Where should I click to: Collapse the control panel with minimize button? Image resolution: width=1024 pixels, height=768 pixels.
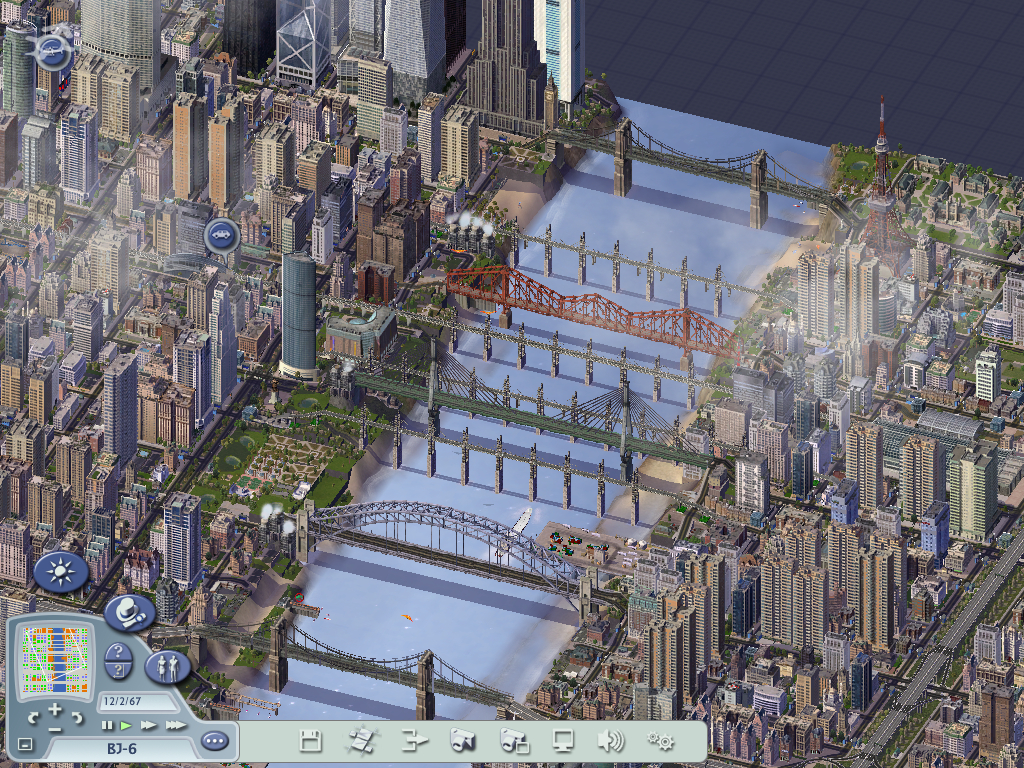(x=26, y=745)
